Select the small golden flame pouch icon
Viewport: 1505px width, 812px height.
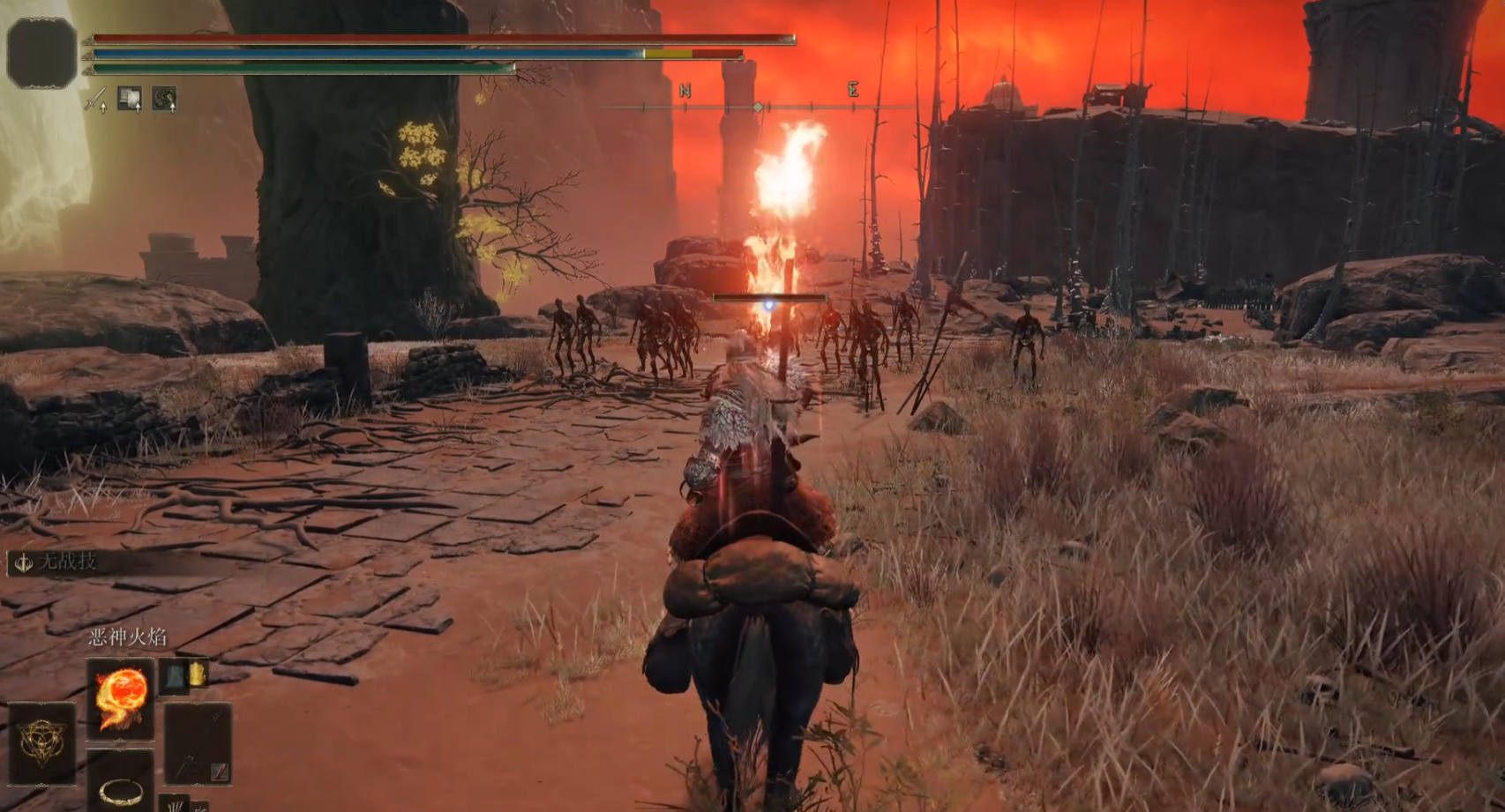198,674
